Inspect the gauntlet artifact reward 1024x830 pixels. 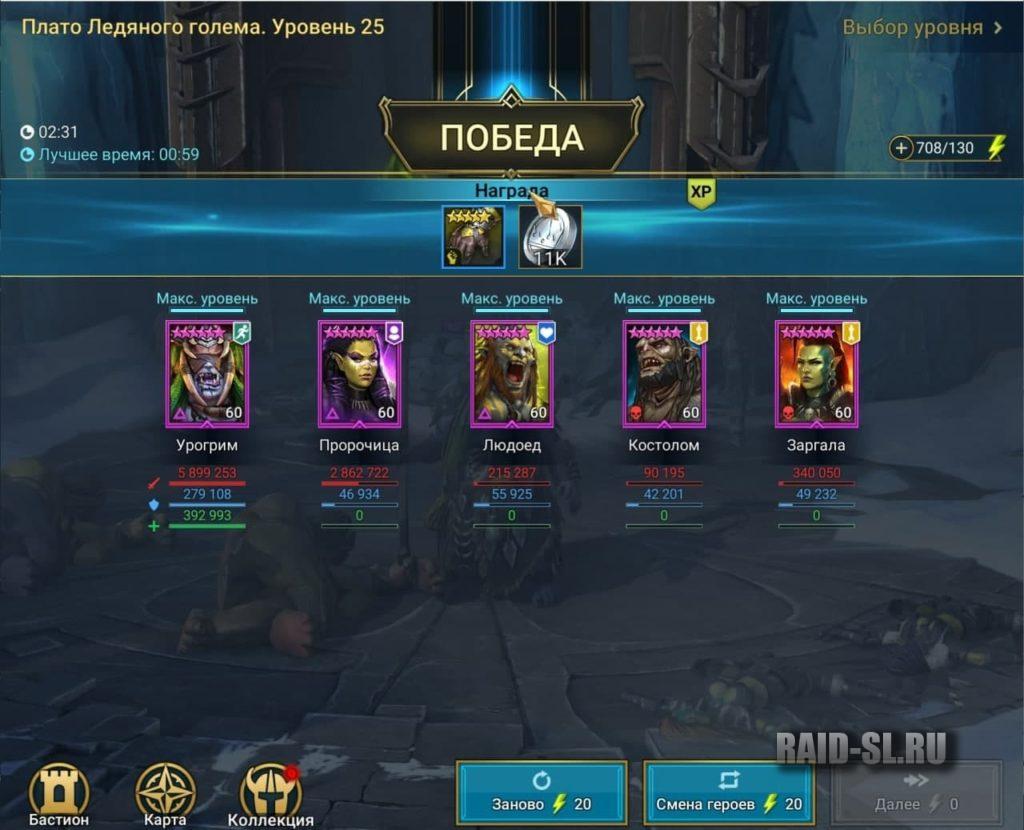coord(473,237)
